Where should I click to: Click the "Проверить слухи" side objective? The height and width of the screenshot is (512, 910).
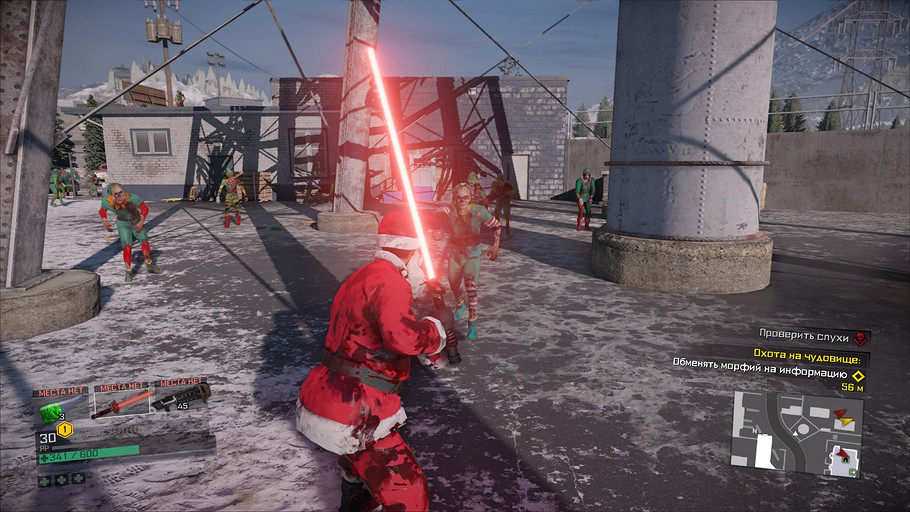[802, 337]
